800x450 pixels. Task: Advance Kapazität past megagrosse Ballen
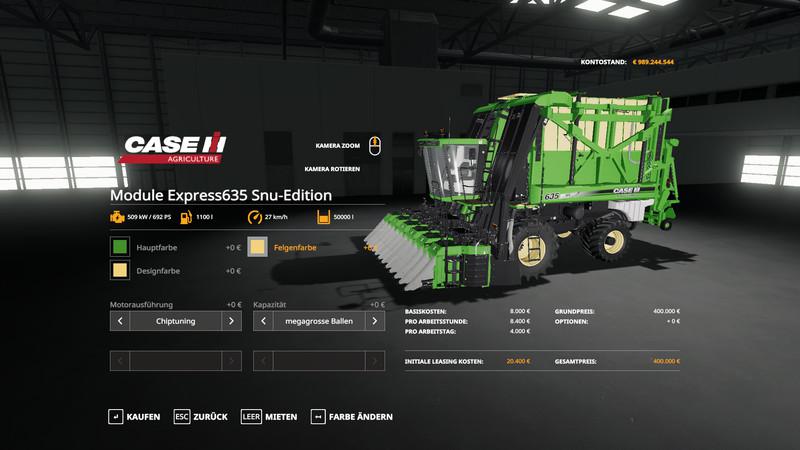[x=375, y=321]
